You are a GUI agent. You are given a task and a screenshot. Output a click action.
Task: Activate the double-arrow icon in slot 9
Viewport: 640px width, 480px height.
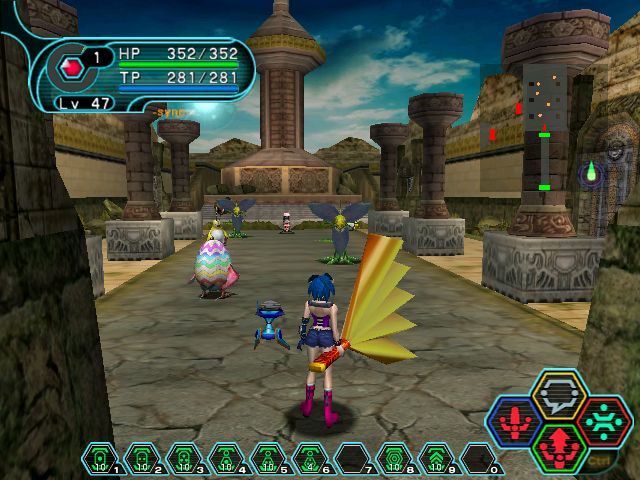click(x=435, y=459)
